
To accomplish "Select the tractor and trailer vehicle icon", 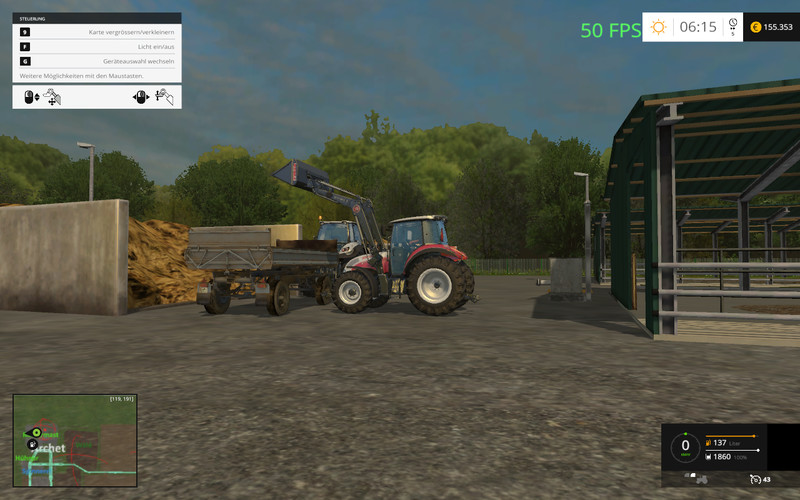I will [697, 480].
